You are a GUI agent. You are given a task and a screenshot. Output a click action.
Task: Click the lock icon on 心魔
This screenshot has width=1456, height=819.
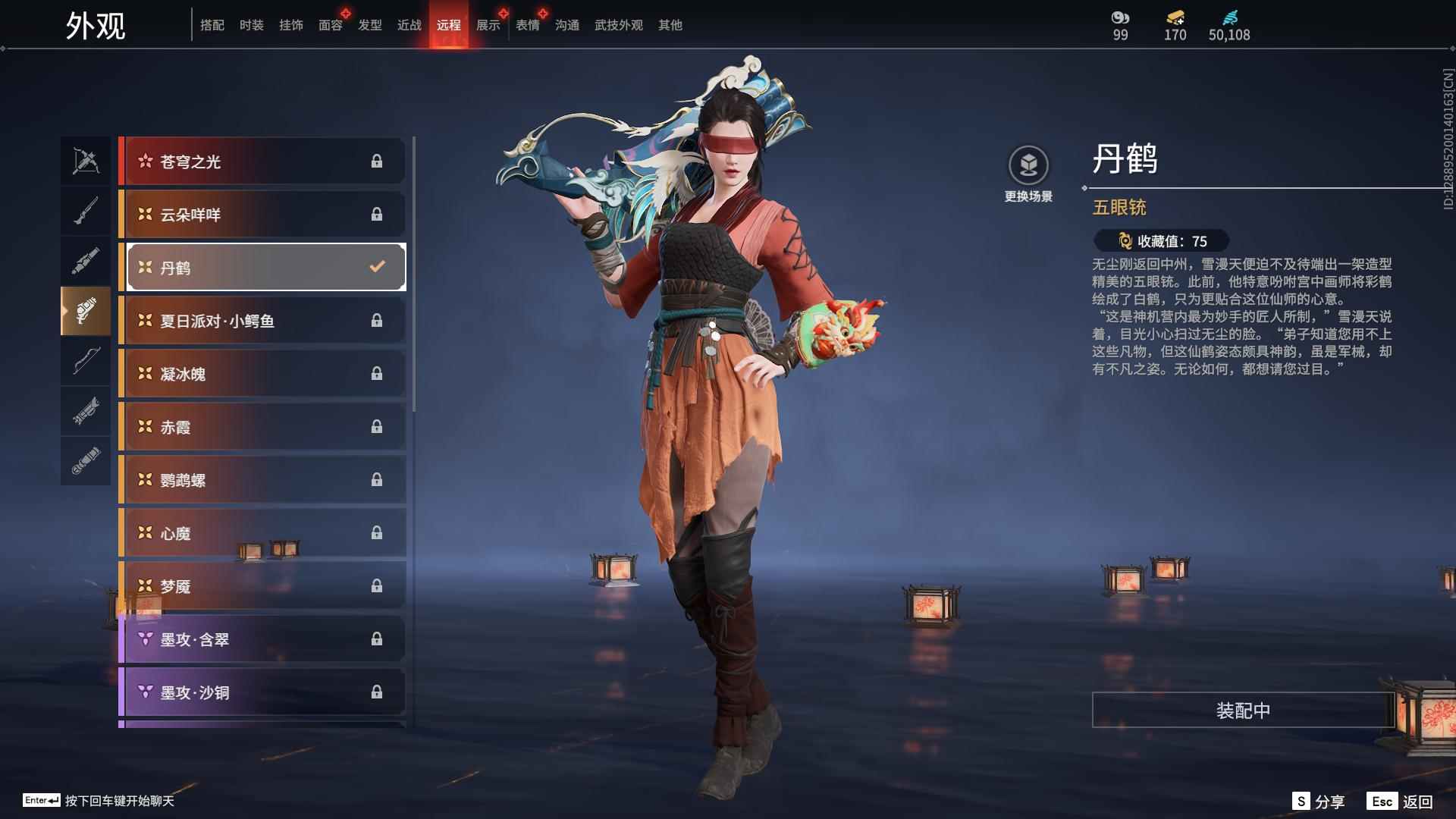click(x=377, y=533)
